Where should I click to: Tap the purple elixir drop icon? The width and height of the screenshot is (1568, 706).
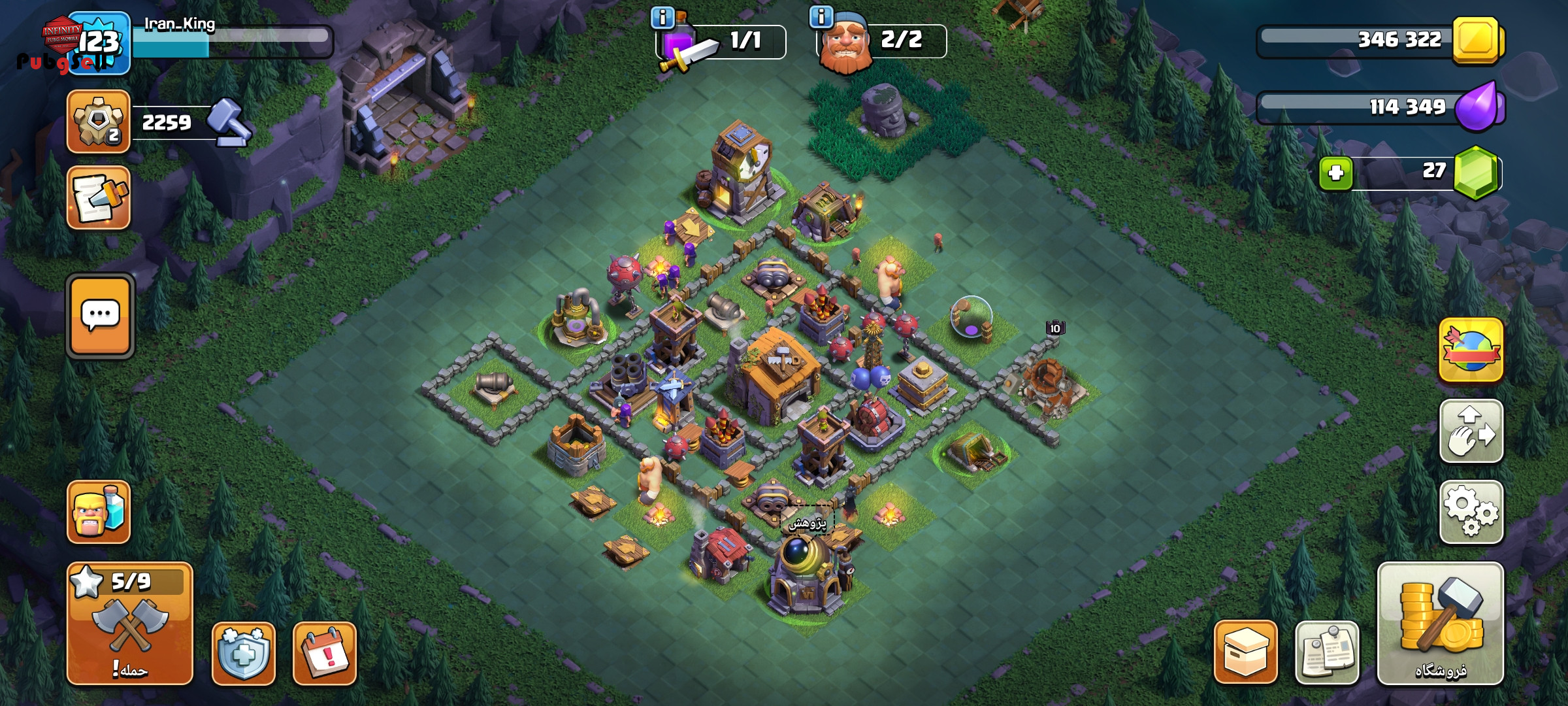click(x=1478, y=107)
